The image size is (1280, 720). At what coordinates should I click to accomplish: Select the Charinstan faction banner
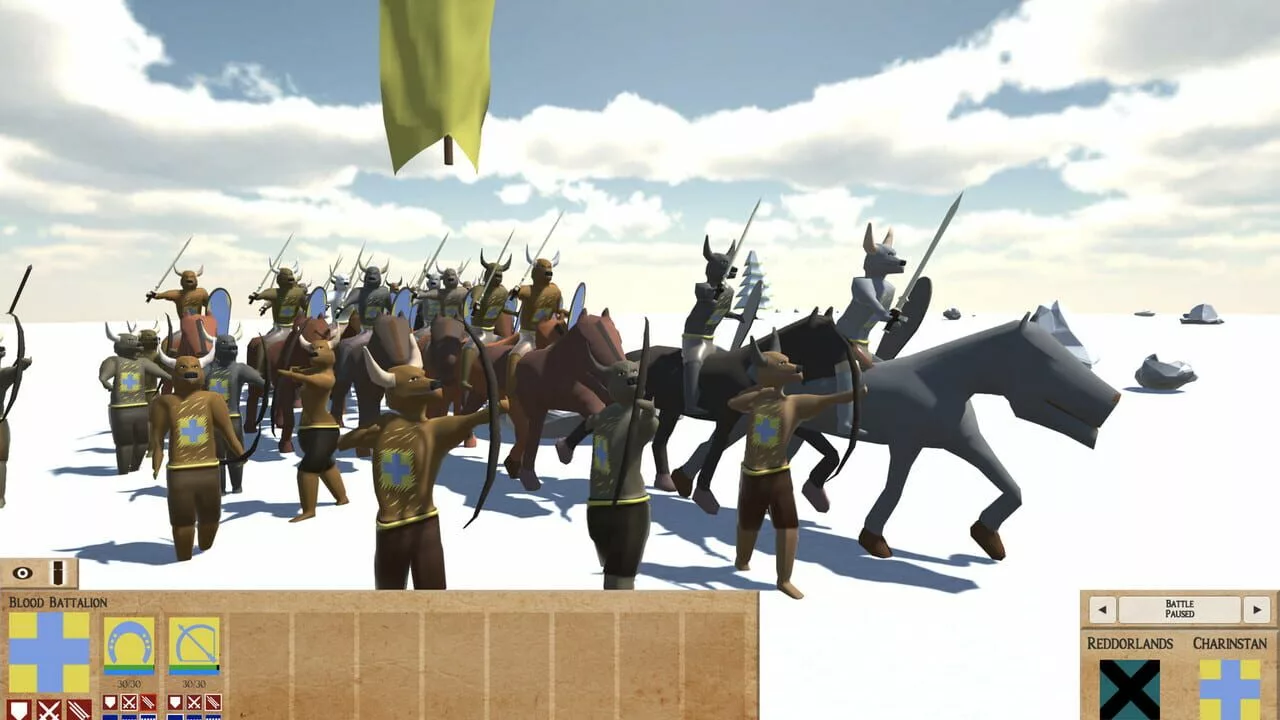coord(1232,690)
